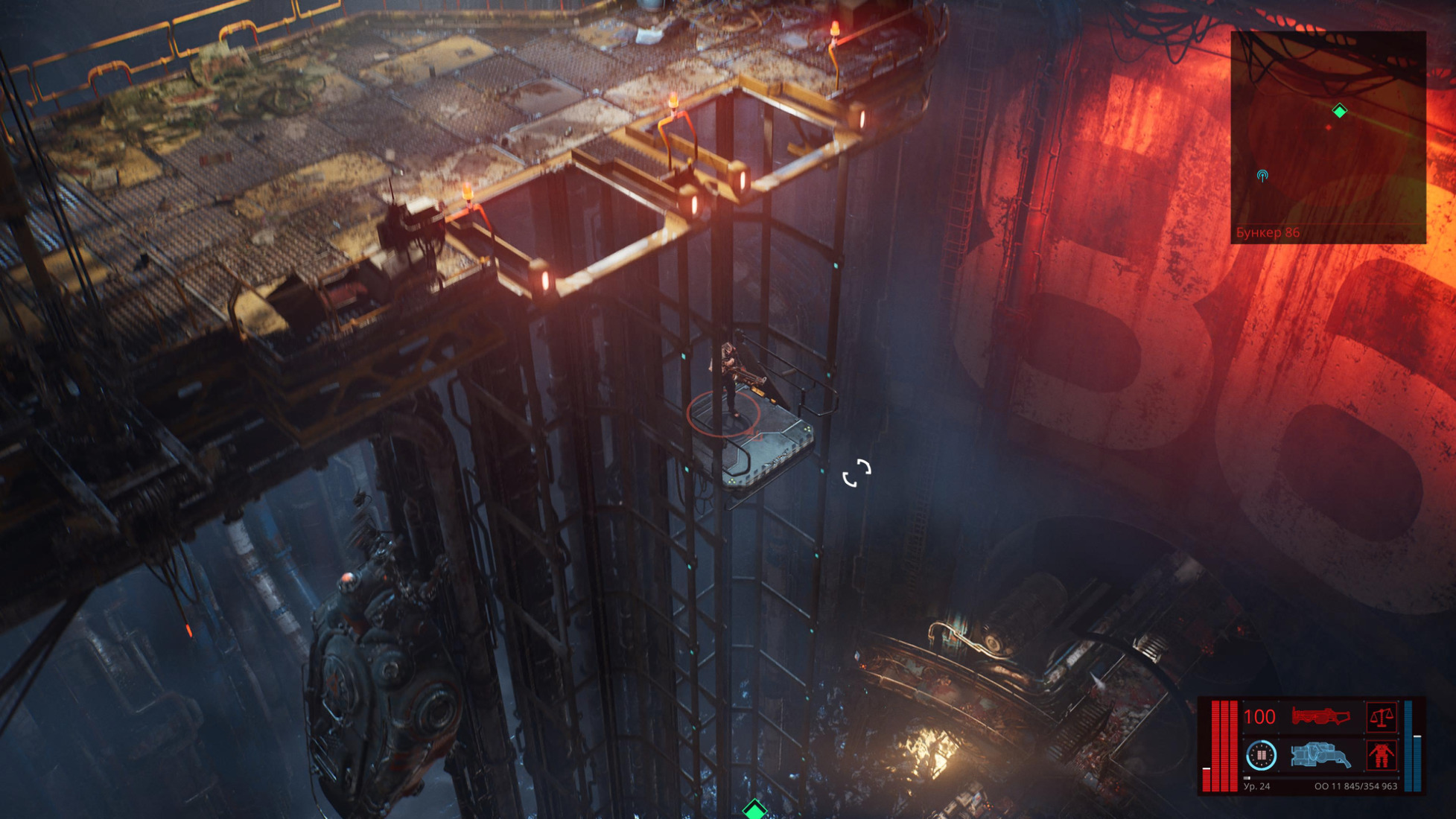Screen dimensions: 1456x819
Task: Click the balance scales icon
Action: click(x=1382, y=718)
